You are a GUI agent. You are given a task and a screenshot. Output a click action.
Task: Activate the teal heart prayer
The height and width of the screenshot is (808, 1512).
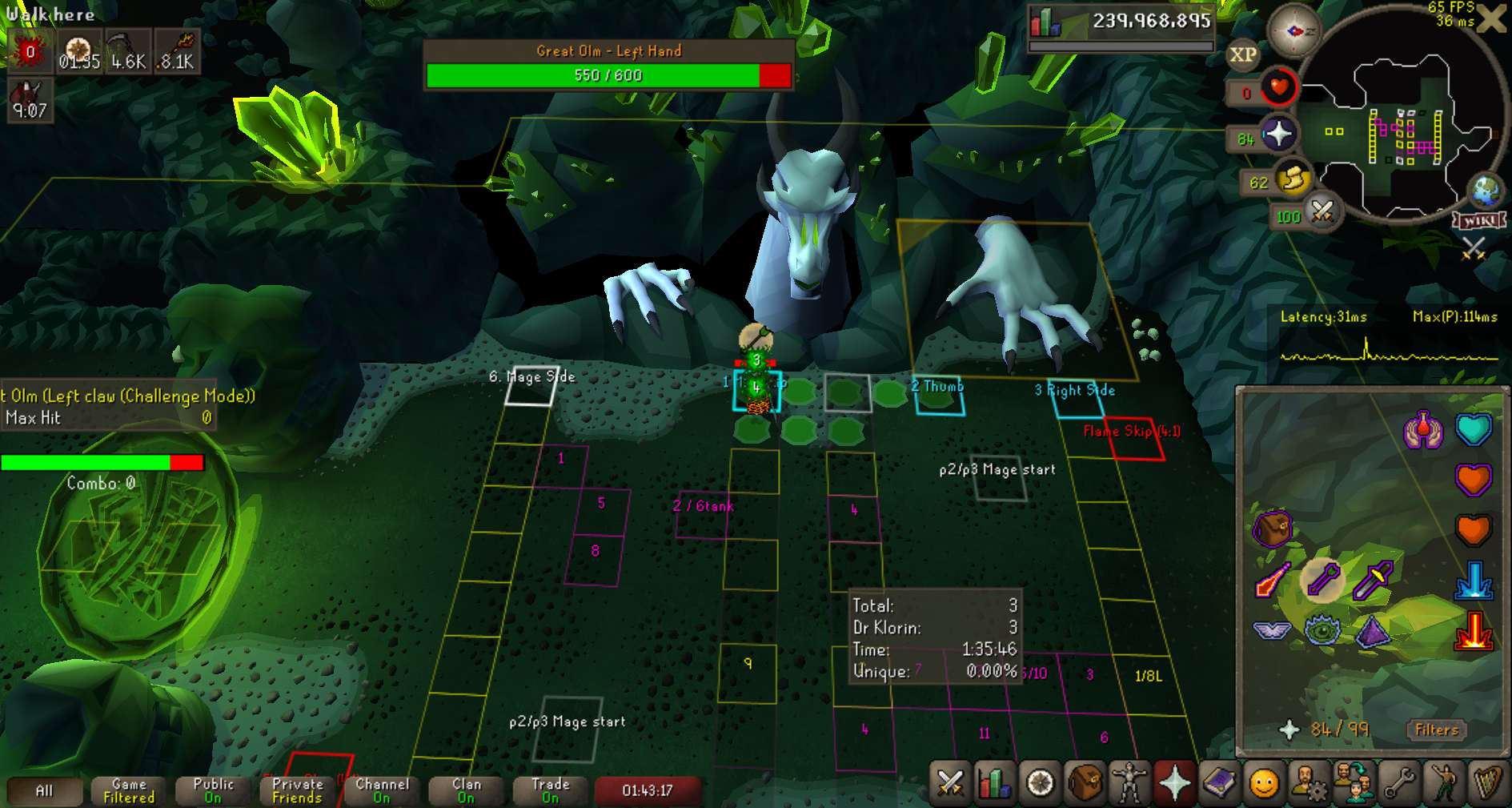coord(1474,429)
